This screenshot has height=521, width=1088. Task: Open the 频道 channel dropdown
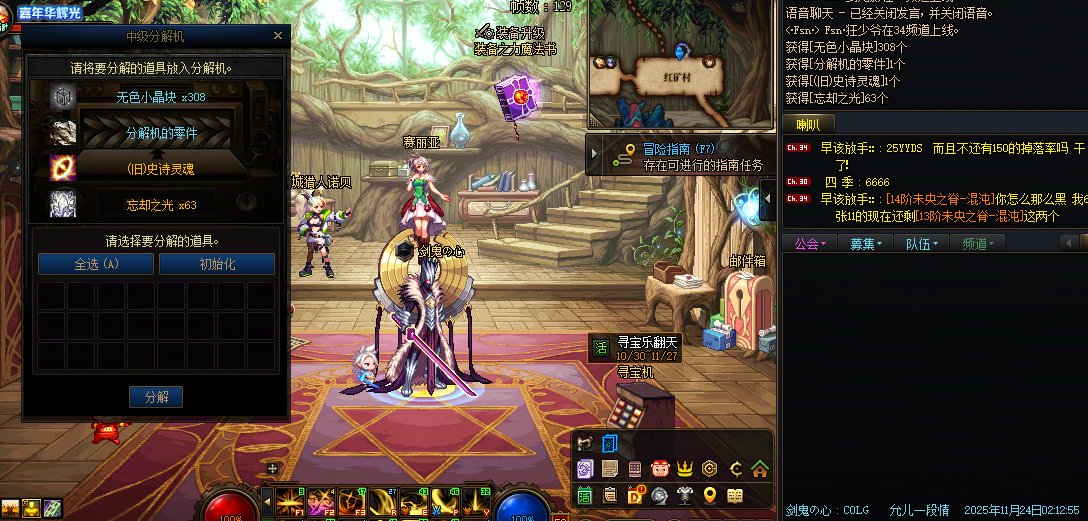(x=978, y=243)
